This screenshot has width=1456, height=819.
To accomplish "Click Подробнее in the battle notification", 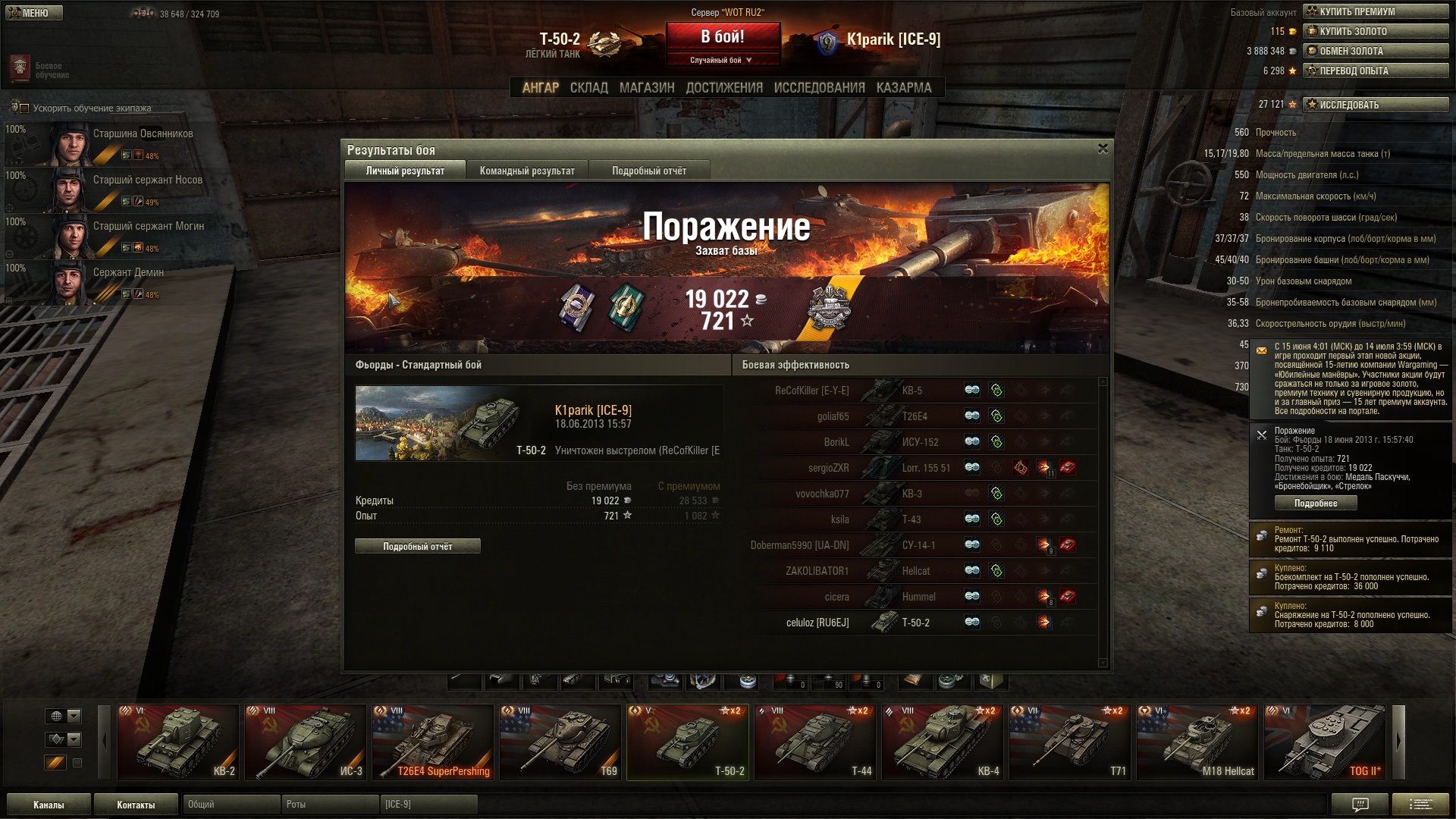I will [x=1315, y=504].
